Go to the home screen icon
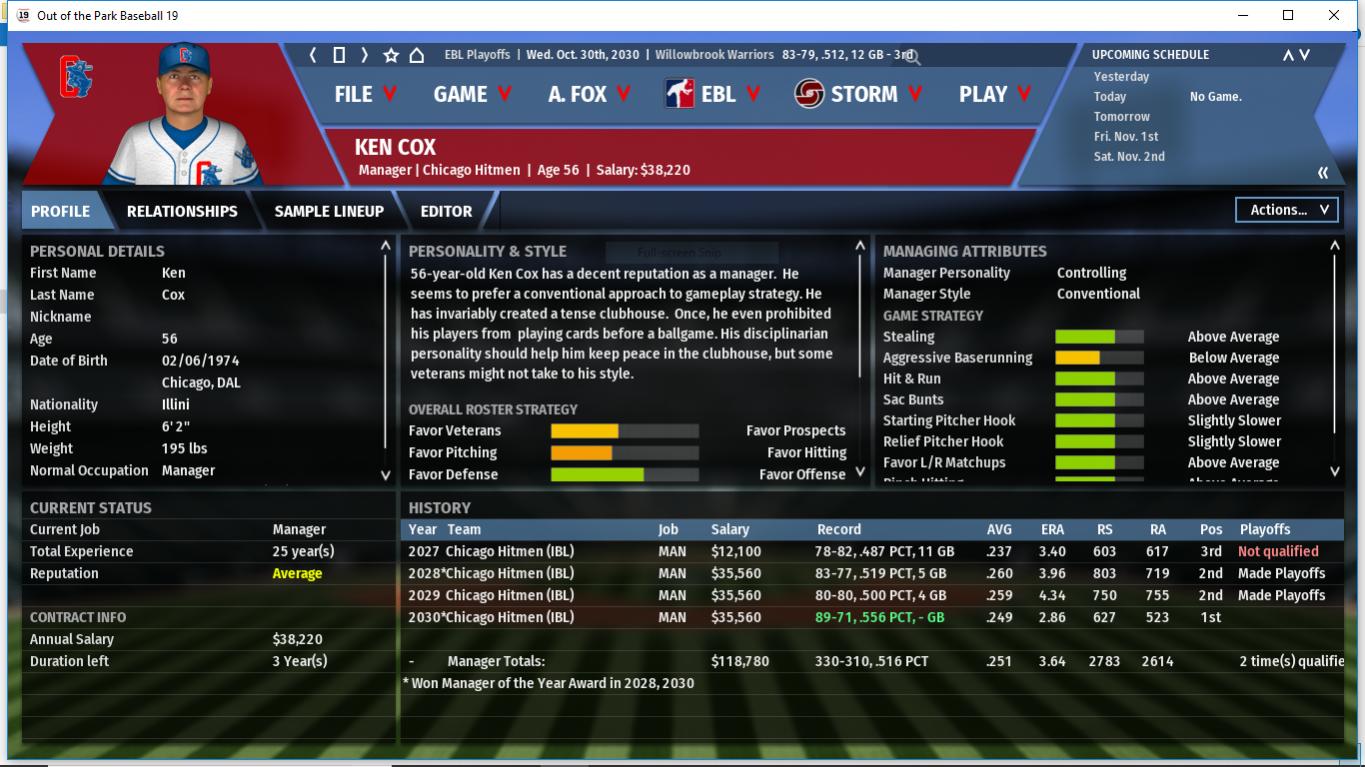Image resolution: width=1365 pixels, height=767 pixels. [417, 55]
